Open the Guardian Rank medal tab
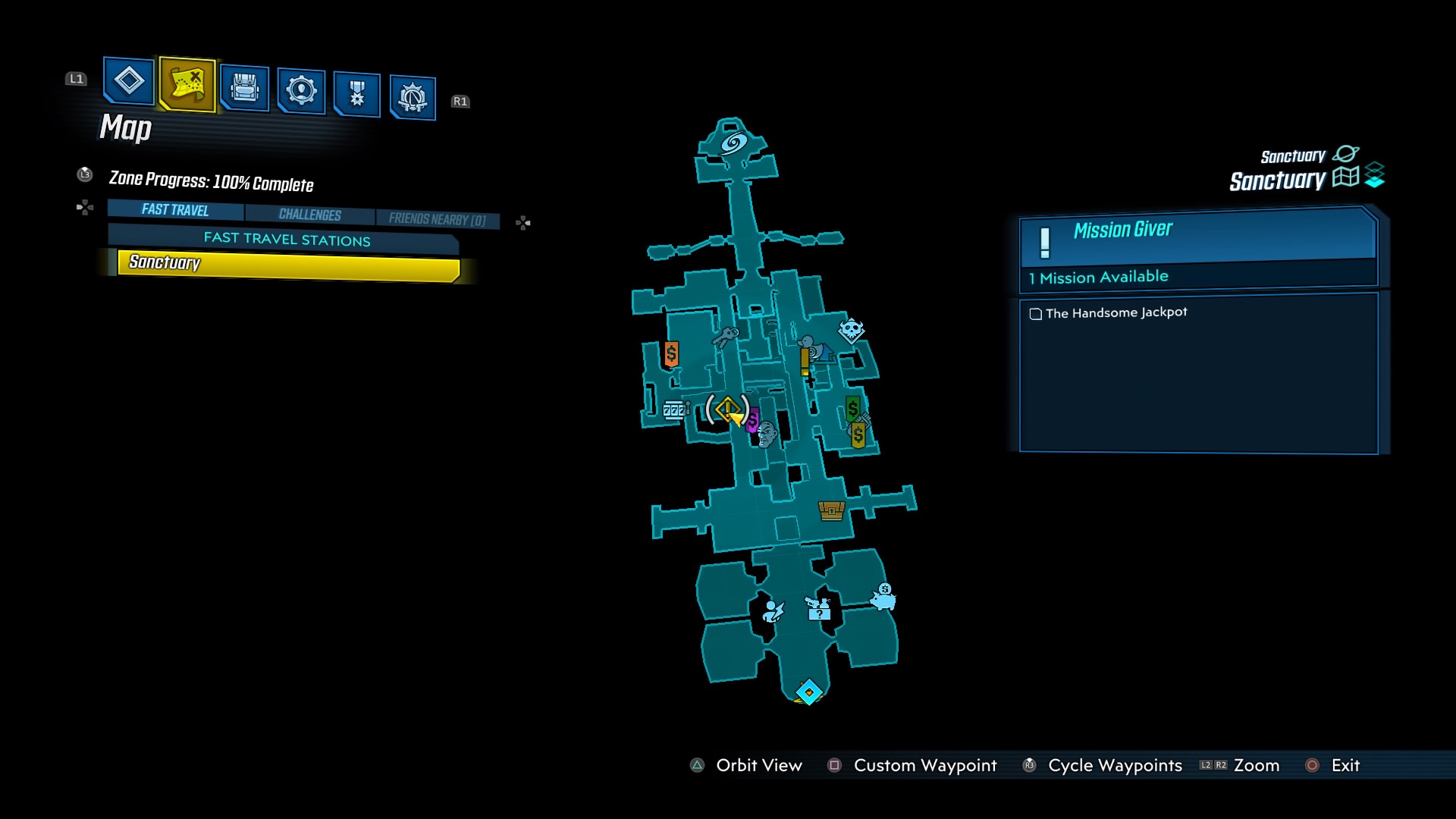 (356, 95)
